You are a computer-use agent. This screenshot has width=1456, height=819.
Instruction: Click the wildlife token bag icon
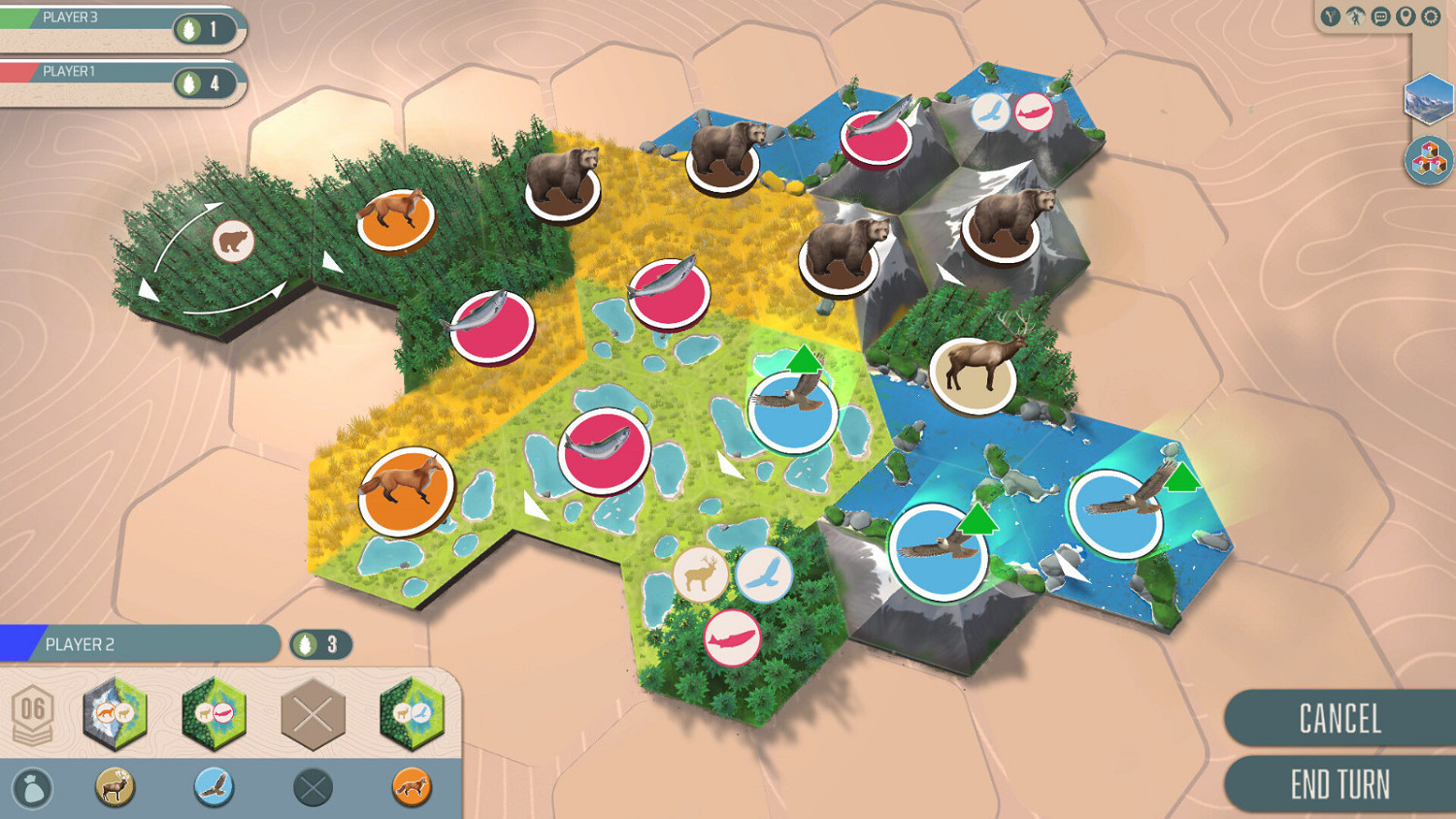(32, 788)
